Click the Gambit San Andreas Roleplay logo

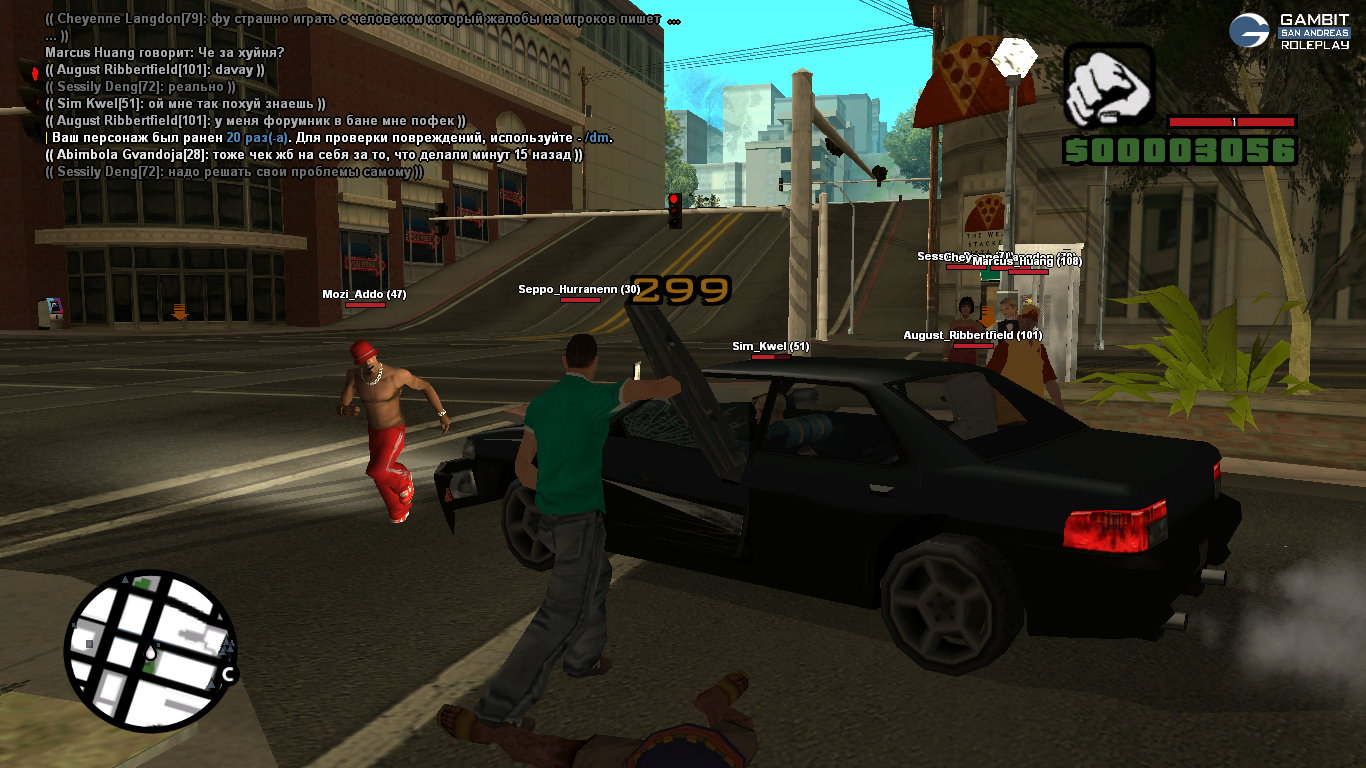[x=1289, y=32]
